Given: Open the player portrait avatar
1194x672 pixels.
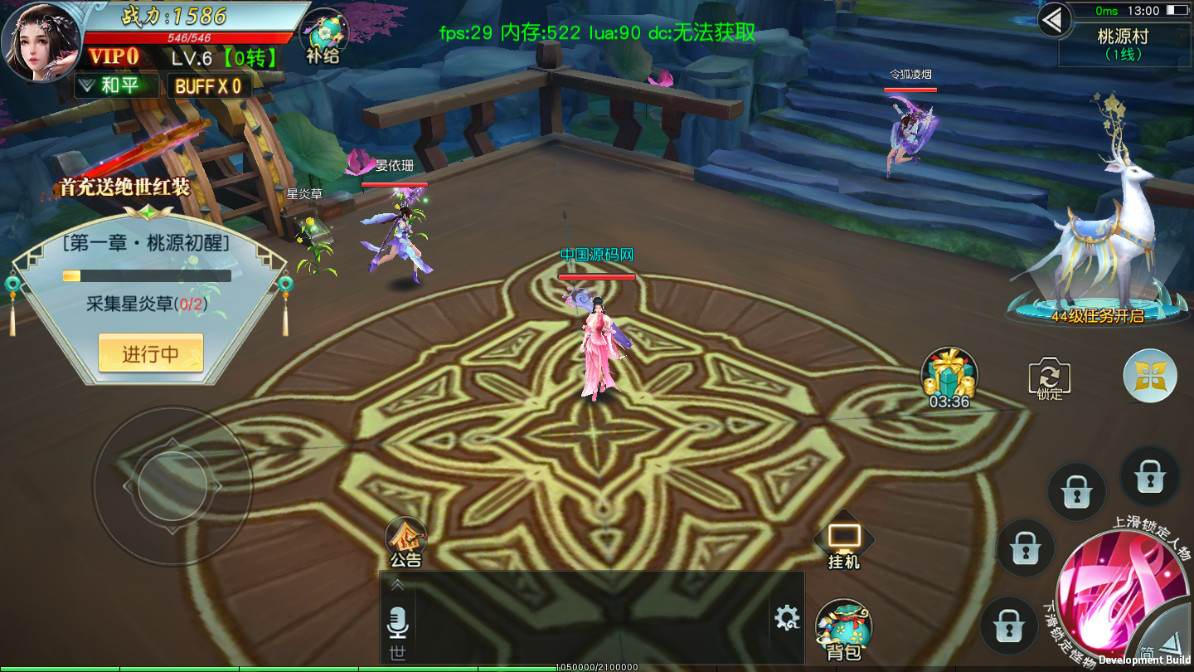Looking at the screenshot, I should (x=40, y=42).
